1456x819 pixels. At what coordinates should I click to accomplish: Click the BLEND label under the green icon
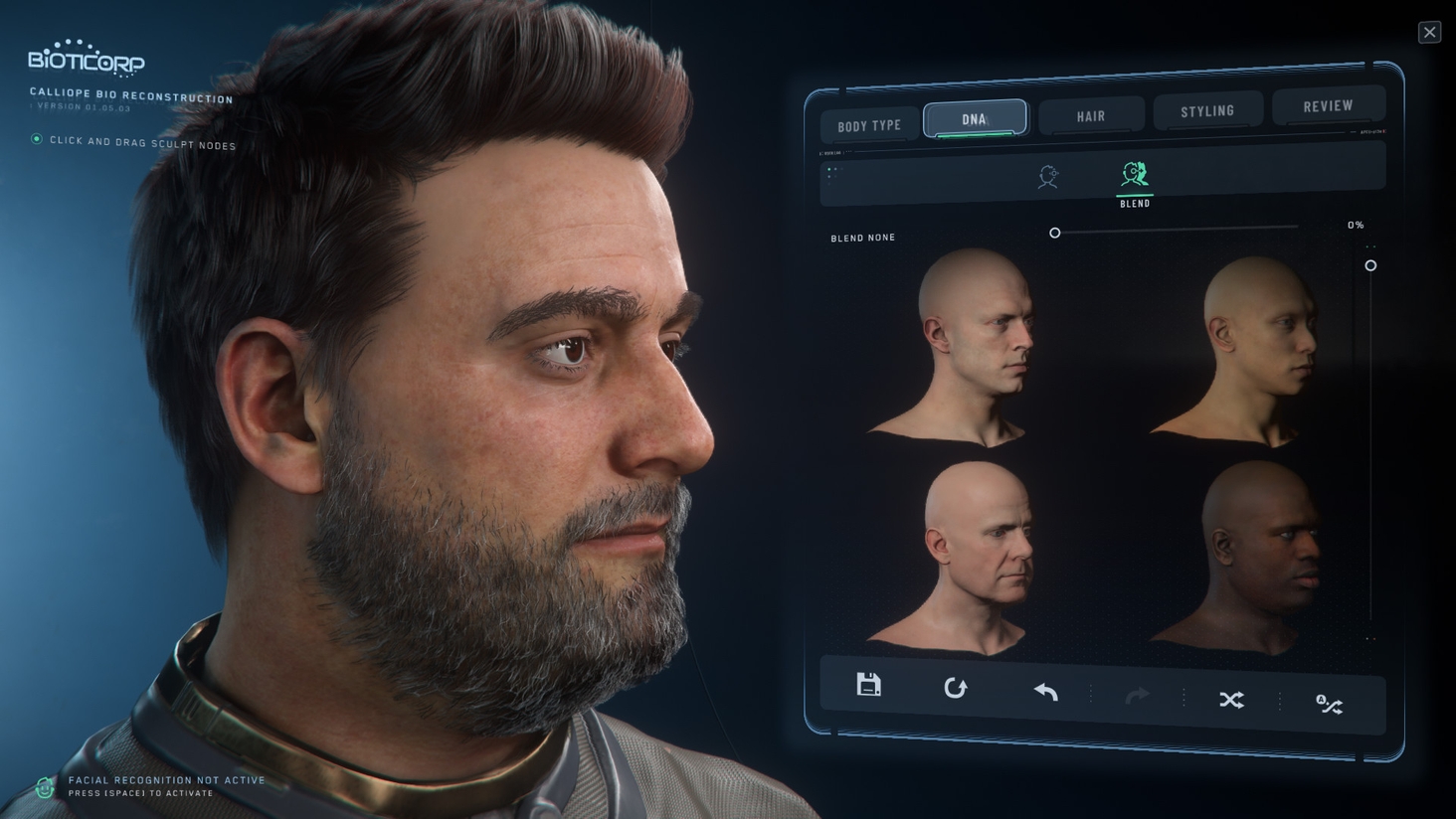1134,203
